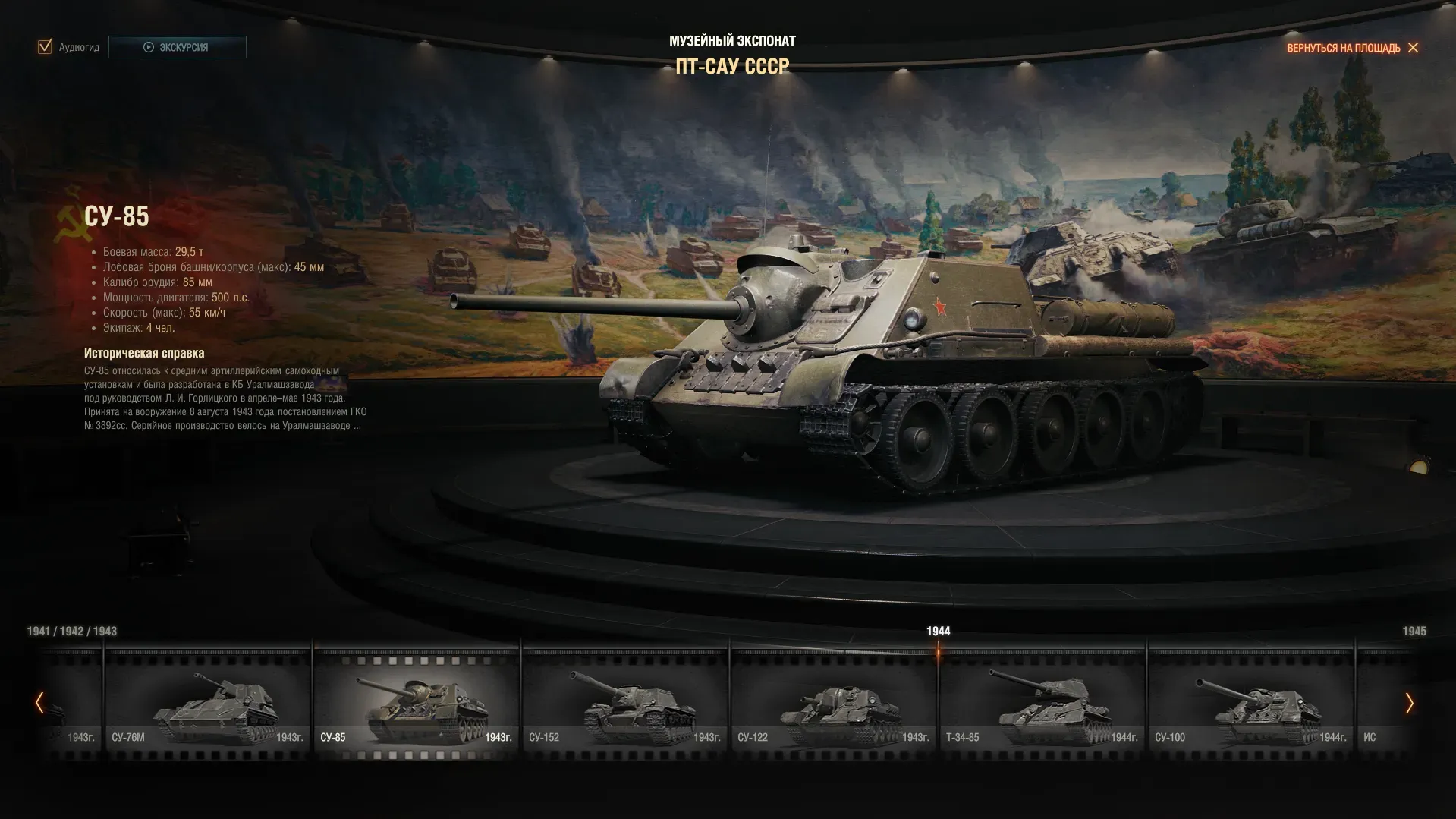The height and width of the screenshot is (819, 1456).
Task: Select the СУ-76М thumbnail
Action: coord(207,702)
